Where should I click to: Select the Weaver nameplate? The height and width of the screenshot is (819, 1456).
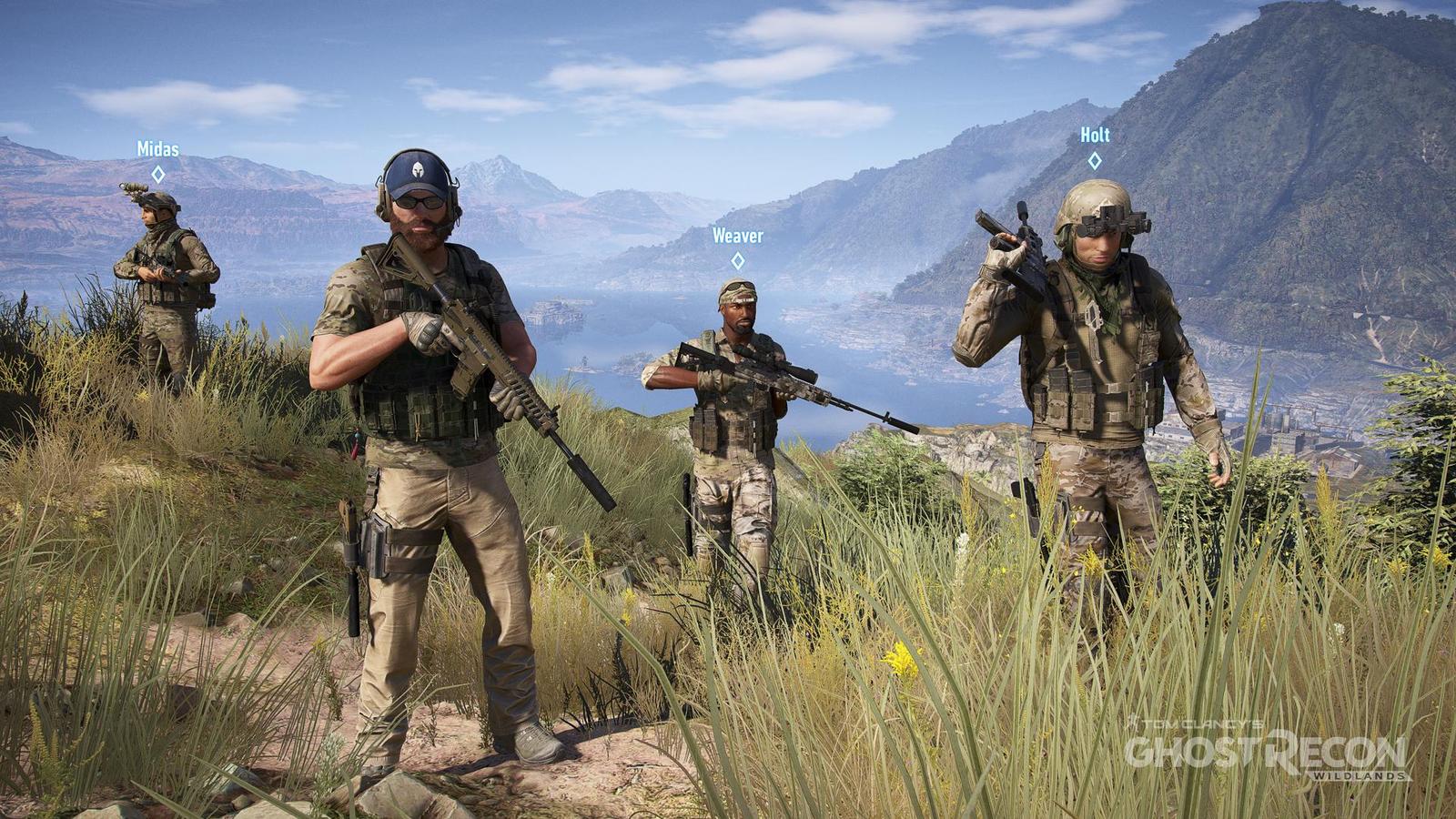pyautogui.click(x=737, y=235)
